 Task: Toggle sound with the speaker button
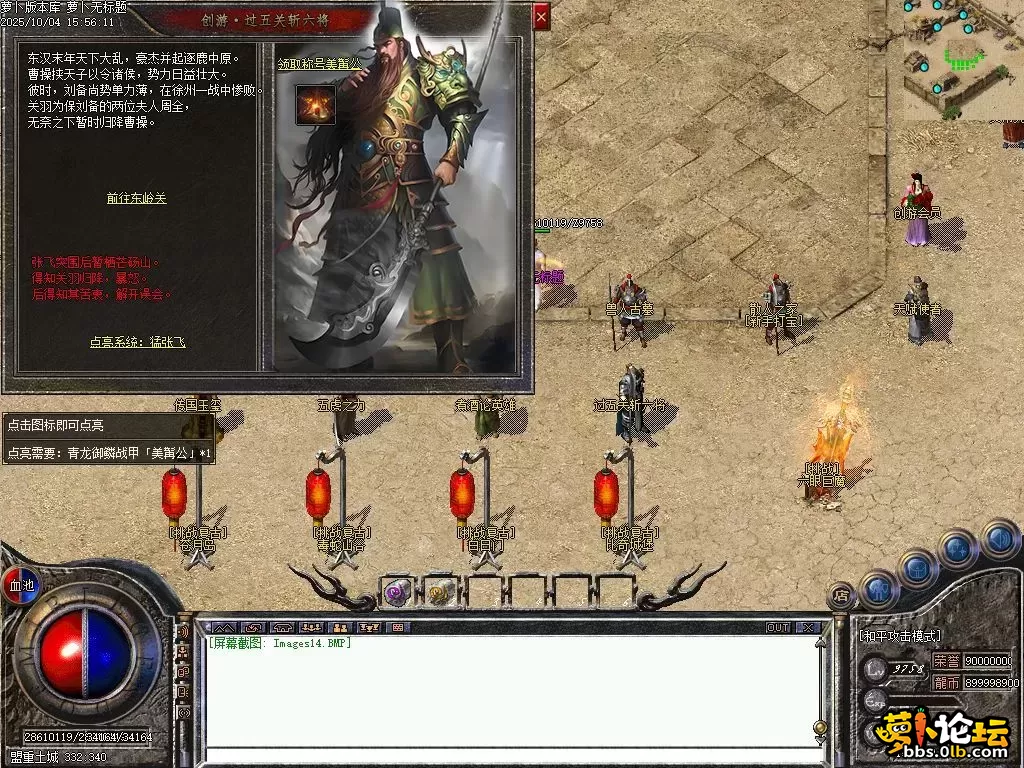[998, 538]
